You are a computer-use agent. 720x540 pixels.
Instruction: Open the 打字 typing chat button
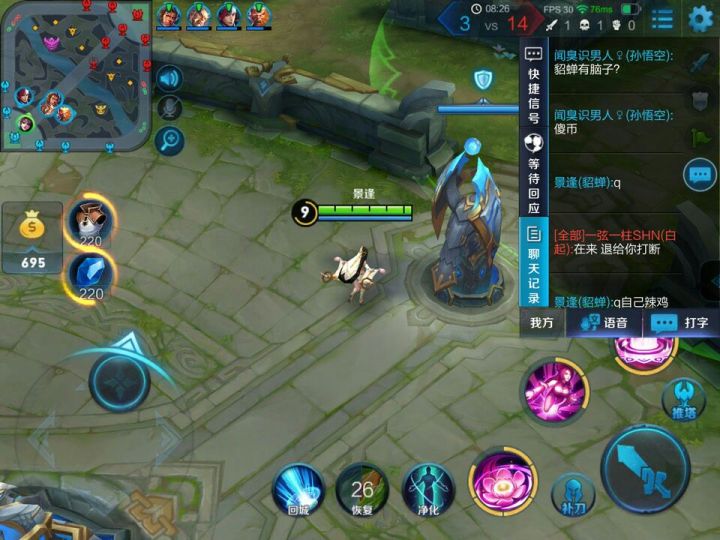pyautogui.click(x=680, y=323)
